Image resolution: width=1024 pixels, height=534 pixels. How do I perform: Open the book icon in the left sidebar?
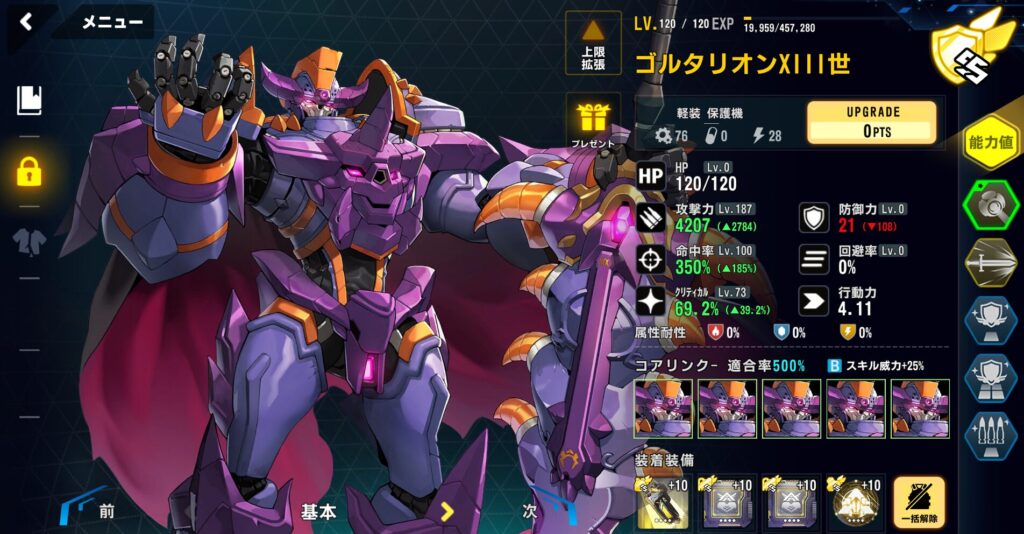click(29, 100)
